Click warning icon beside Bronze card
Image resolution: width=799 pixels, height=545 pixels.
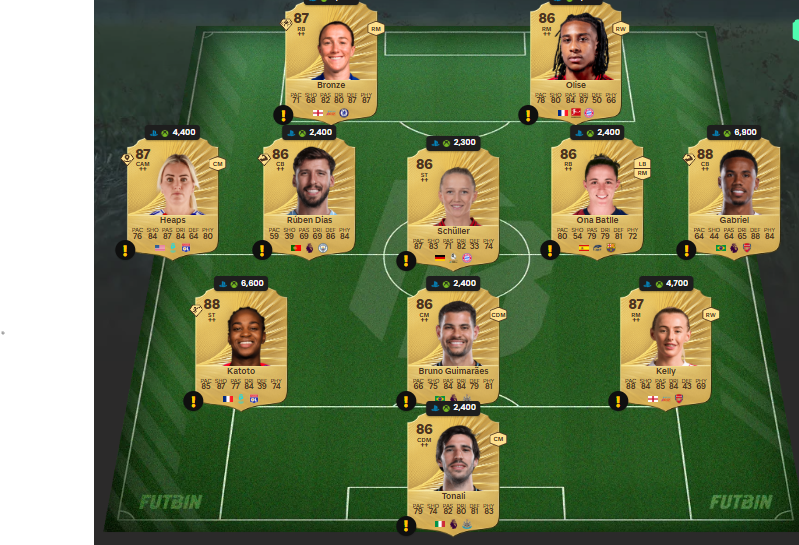point(283,115)
